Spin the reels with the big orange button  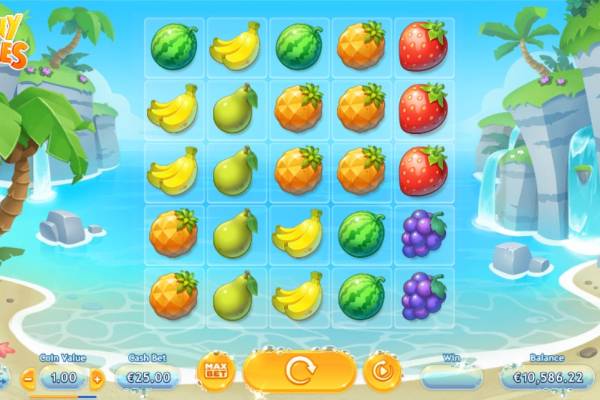coord(299,371)
